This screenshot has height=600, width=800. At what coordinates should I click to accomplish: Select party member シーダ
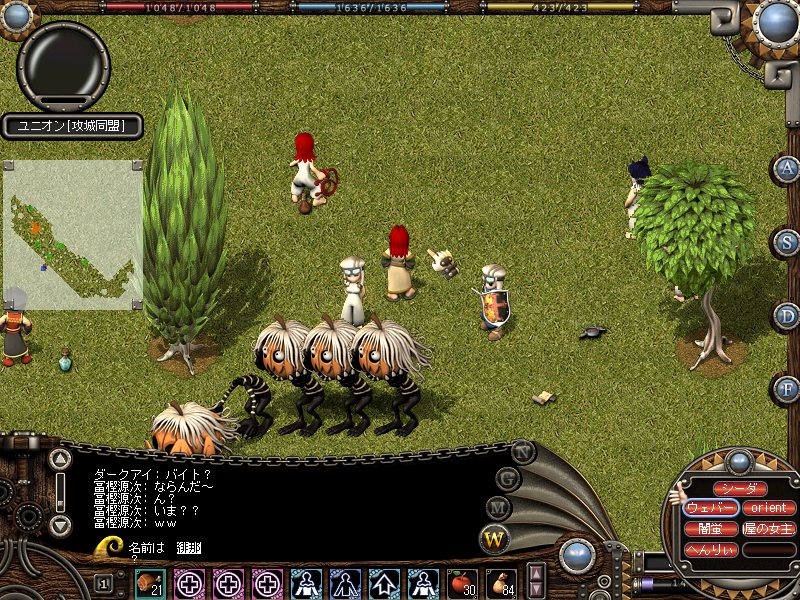(x=741, y=489)
